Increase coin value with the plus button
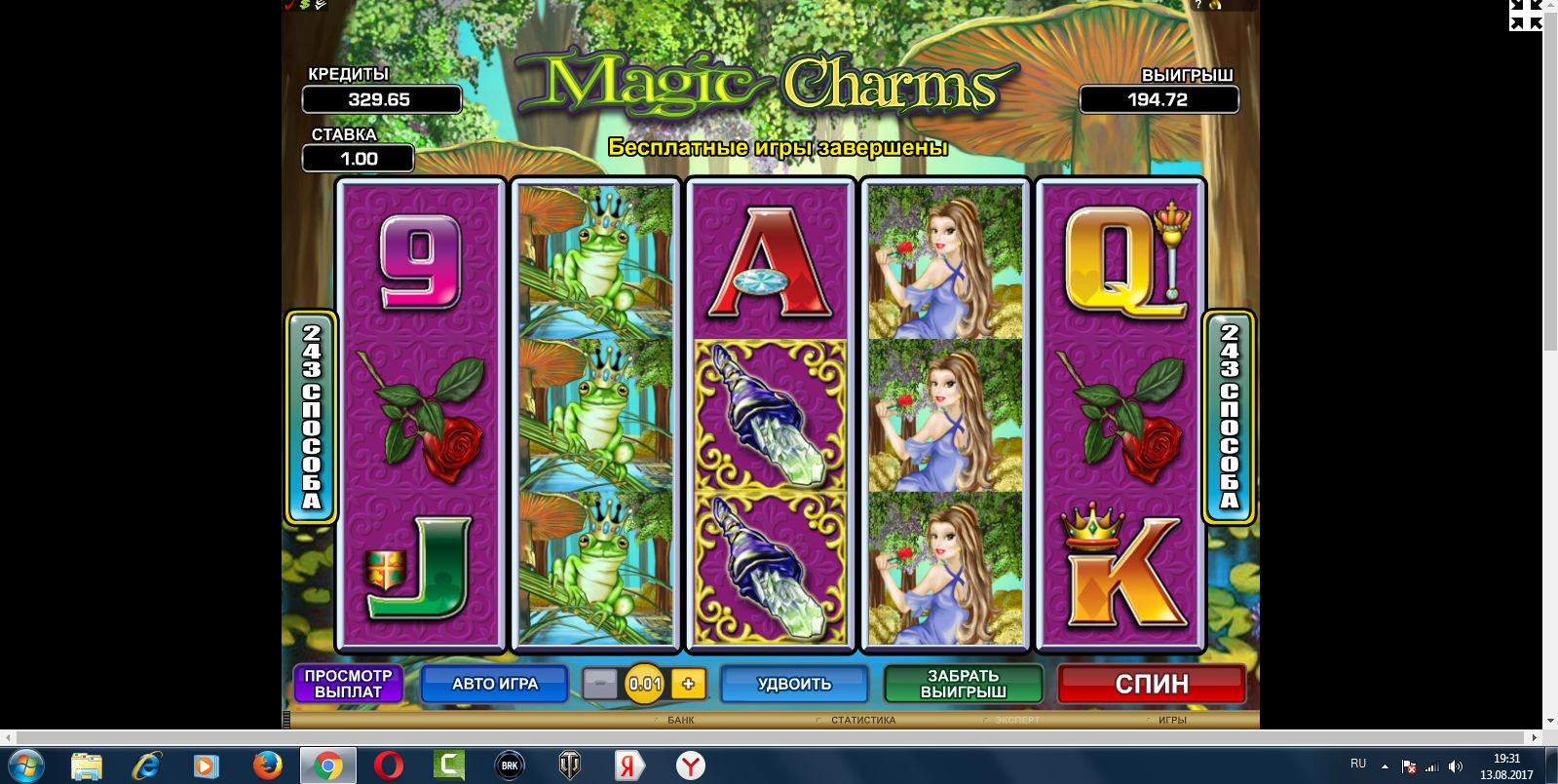 pyautogui.click(x=688, y=684)
